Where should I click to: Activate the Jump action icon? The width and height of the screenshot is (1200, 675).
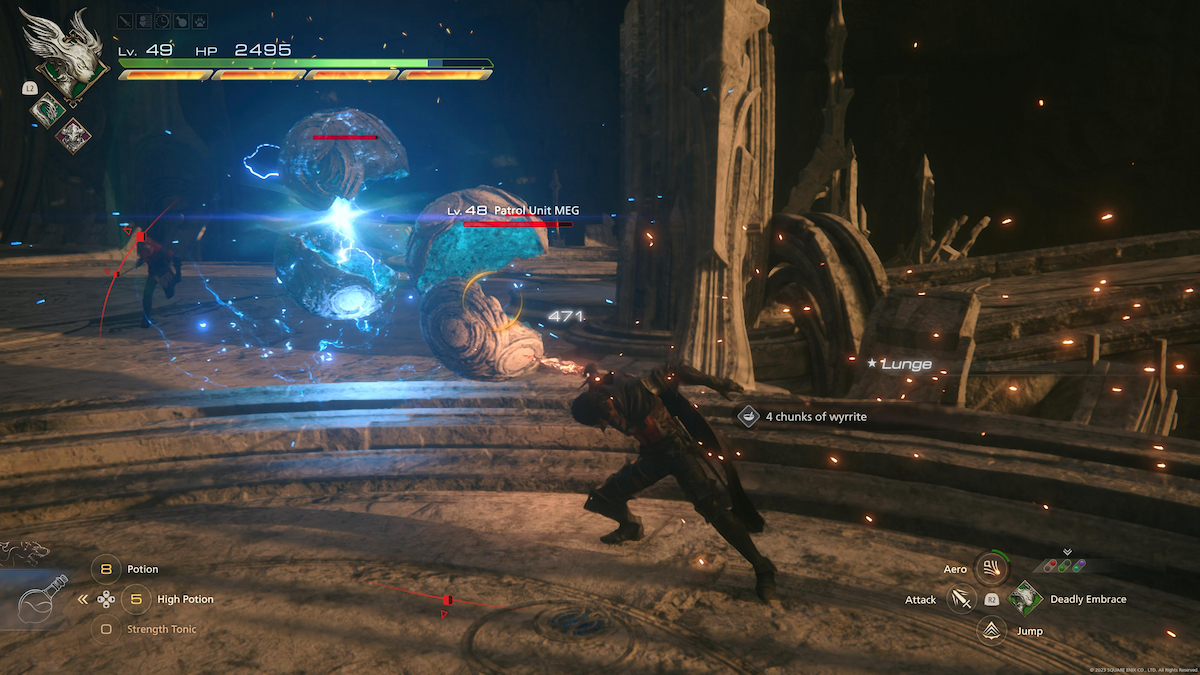pos(991,630)
